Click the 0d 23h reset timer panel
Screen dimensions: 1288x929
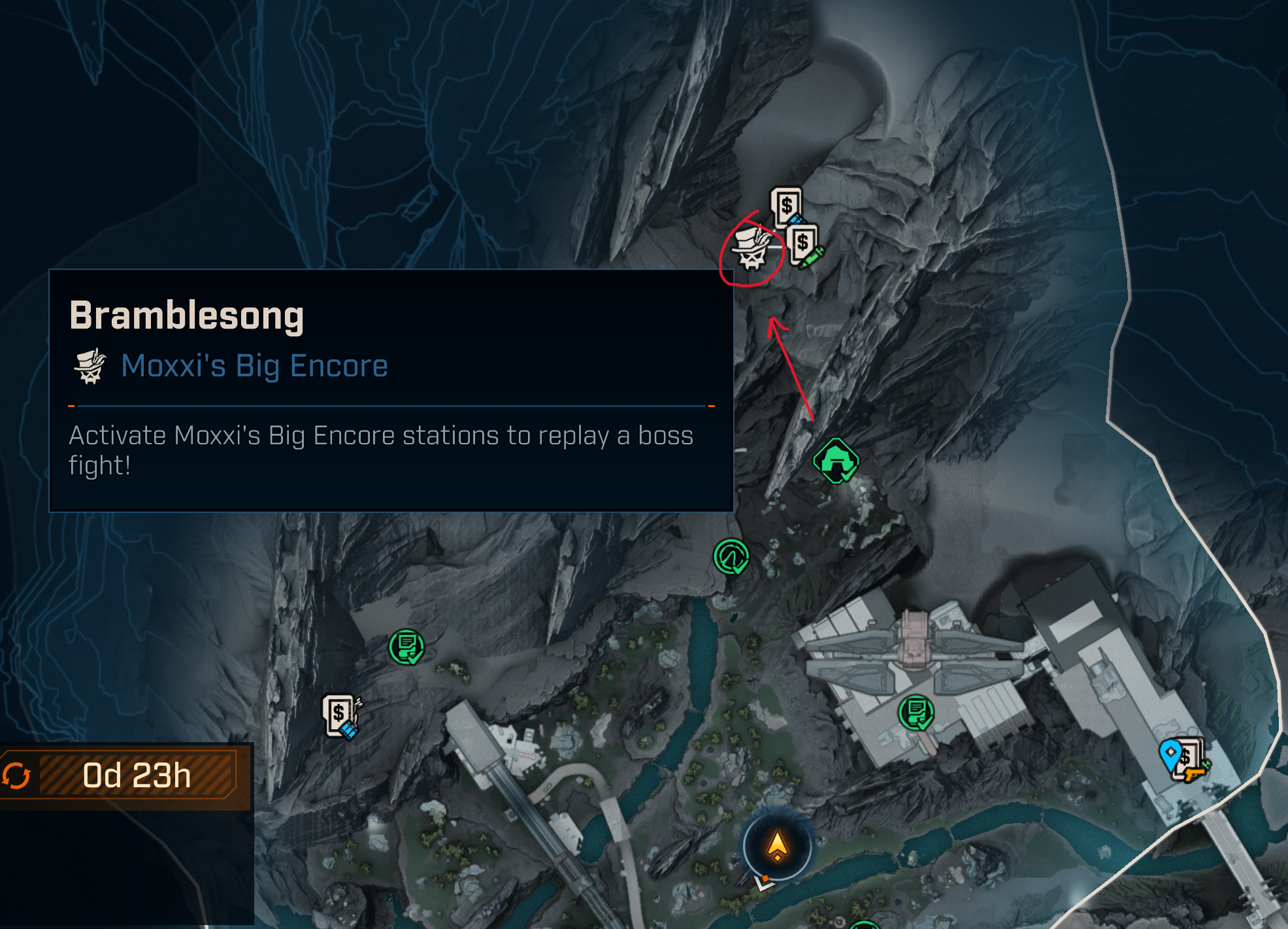(125, 776)
